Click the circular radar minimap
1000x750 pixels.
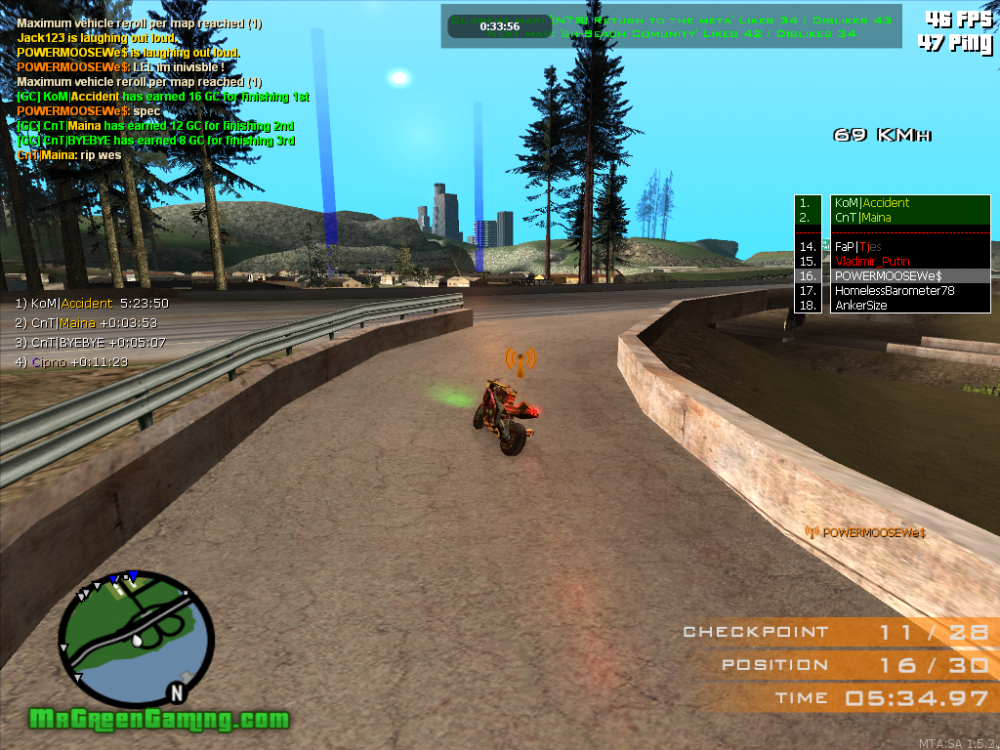(x=136, y=636)
